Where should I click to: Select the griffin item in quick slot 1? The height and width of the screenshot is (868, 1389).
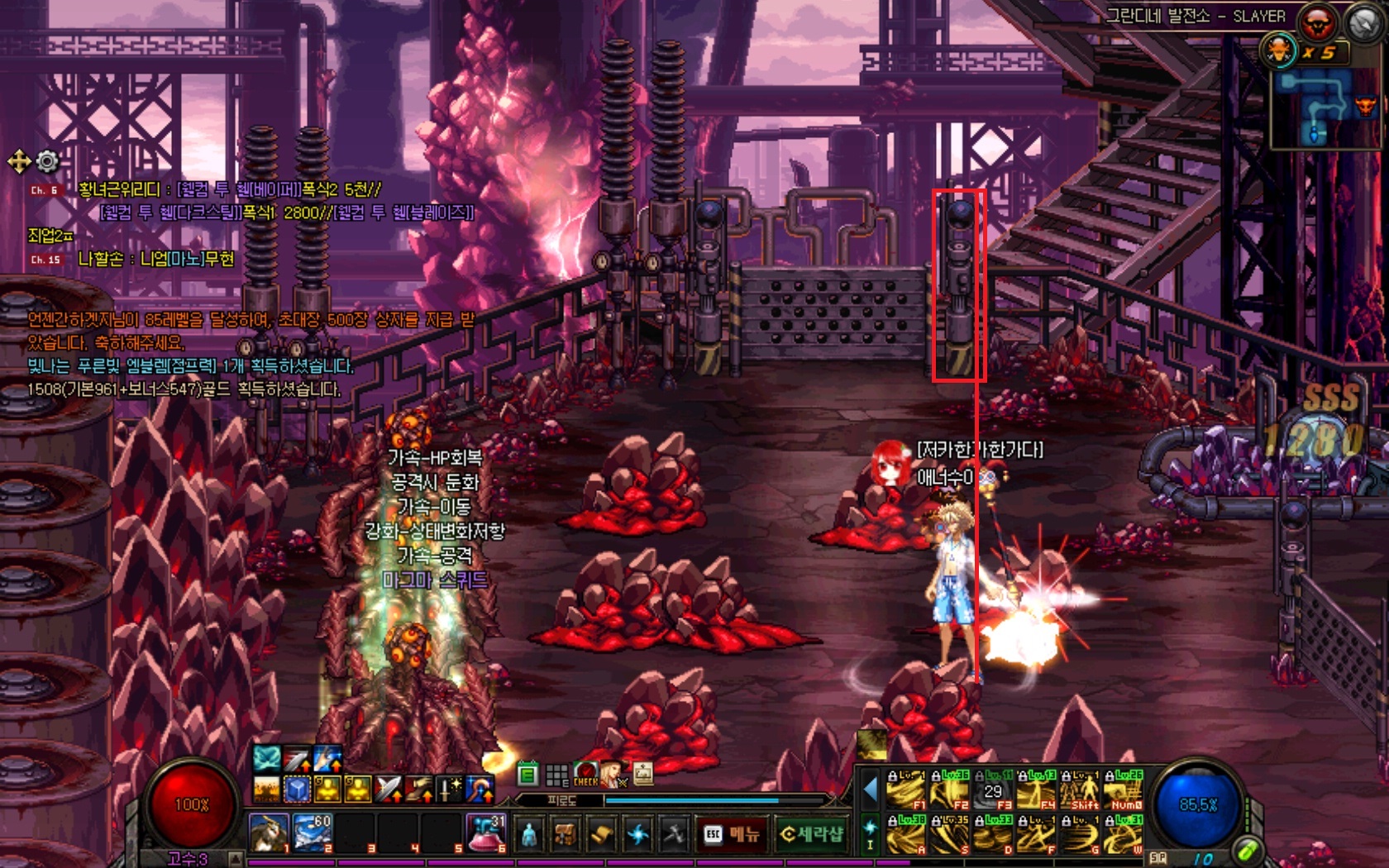(270, 833)
